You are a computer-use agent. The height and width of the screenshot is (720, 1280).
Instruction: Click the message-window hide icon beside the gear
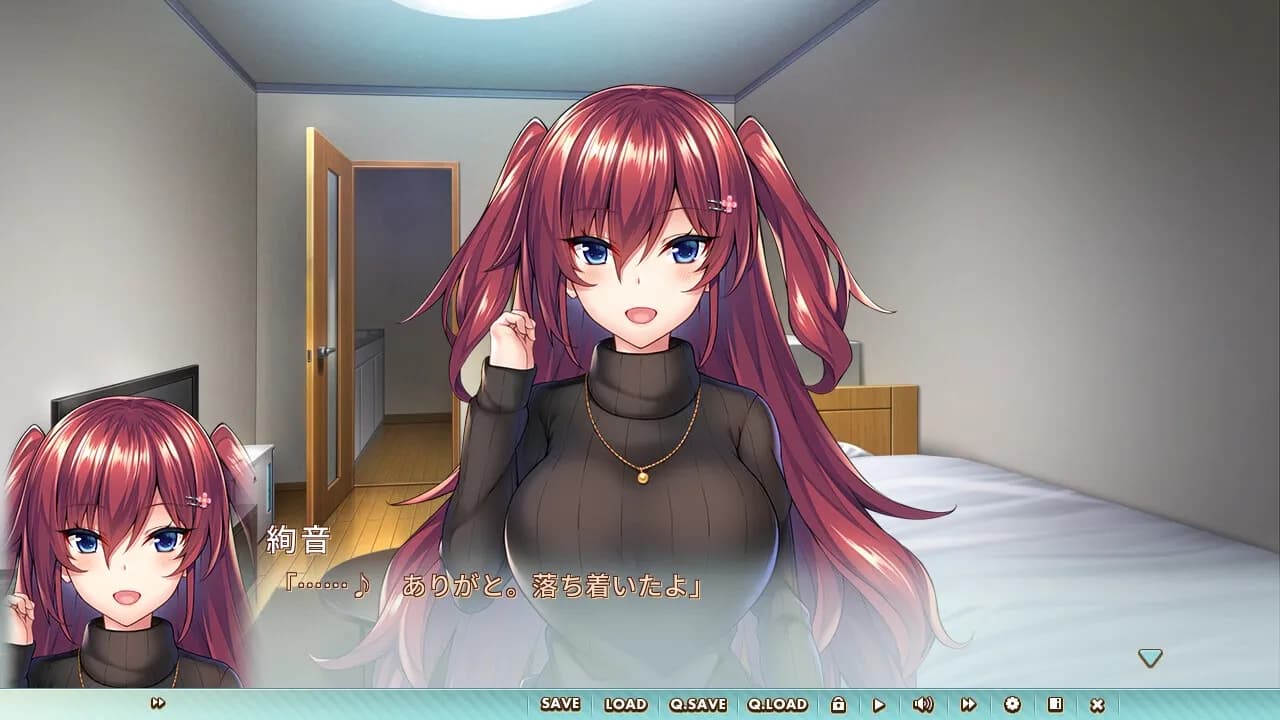click(x=1054, y=704)
